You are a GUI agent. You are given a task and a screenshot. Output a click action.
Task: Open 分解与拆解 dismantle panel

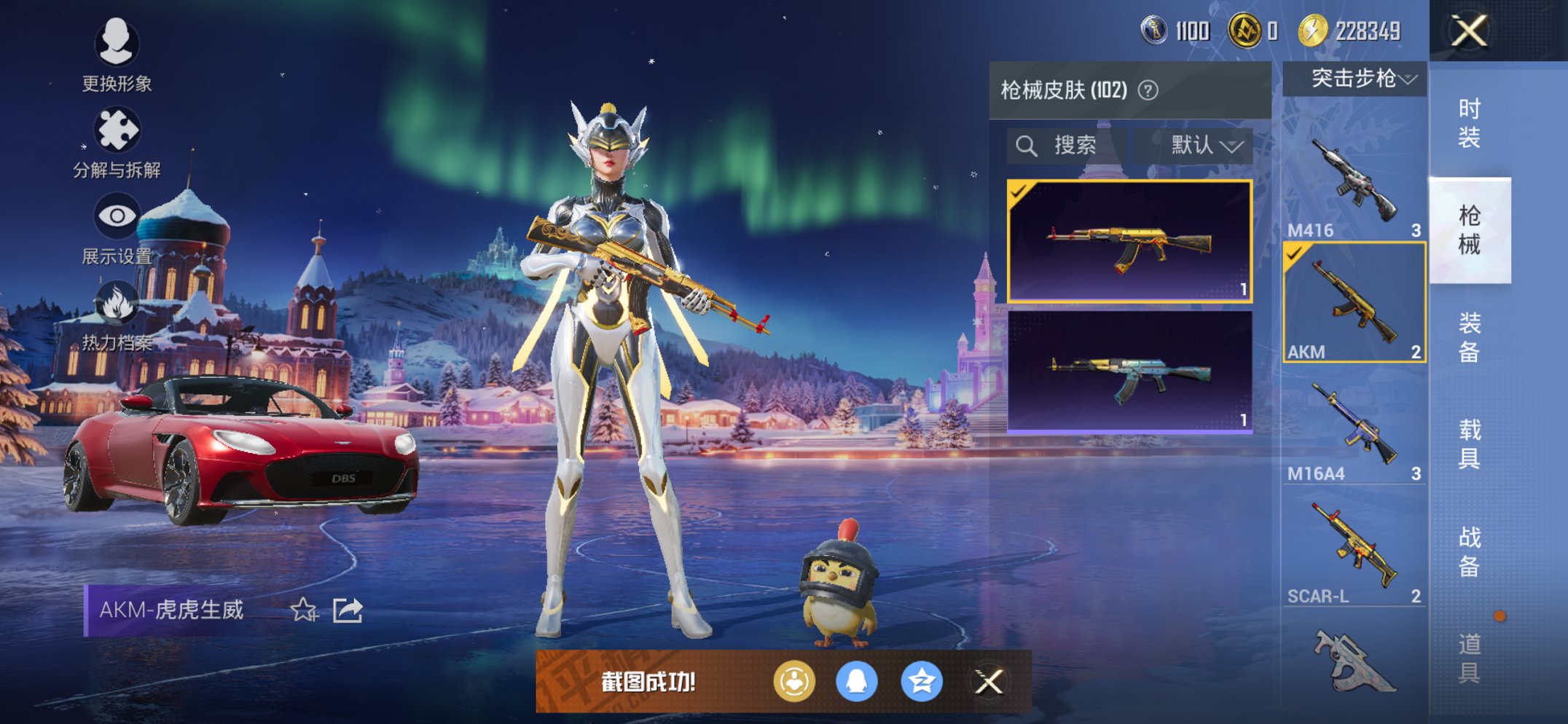[x=117, y=130]
